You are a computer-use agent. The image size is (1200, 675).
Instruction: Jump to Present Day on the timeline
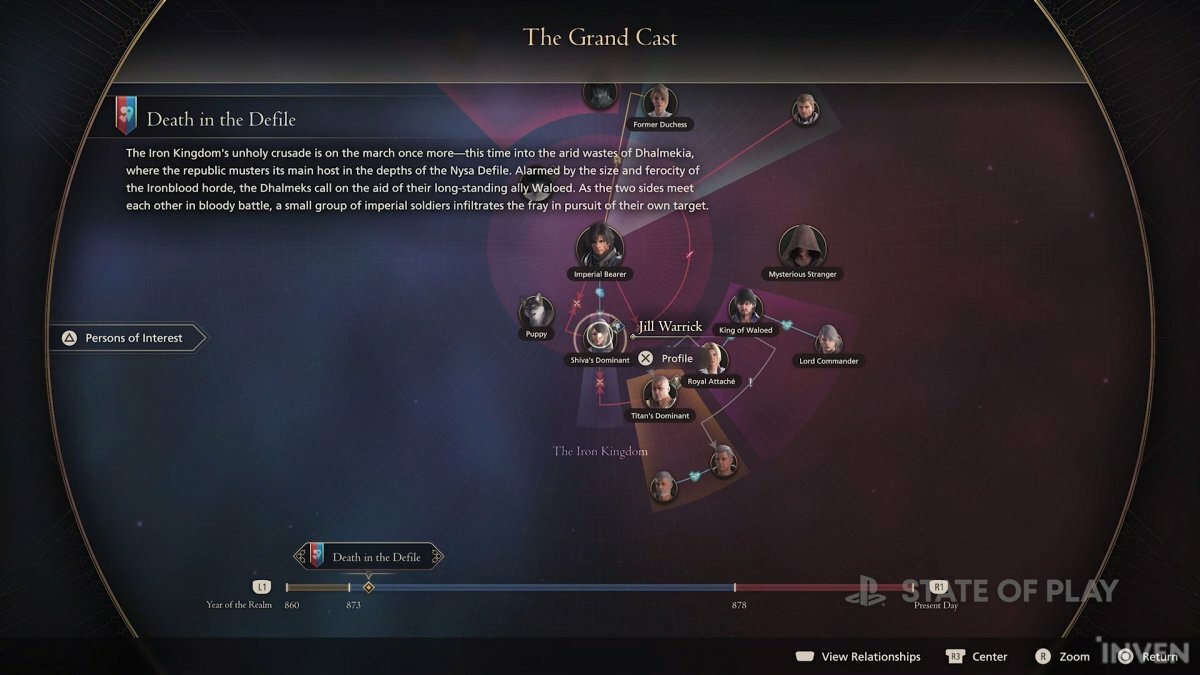coord(936,588)
